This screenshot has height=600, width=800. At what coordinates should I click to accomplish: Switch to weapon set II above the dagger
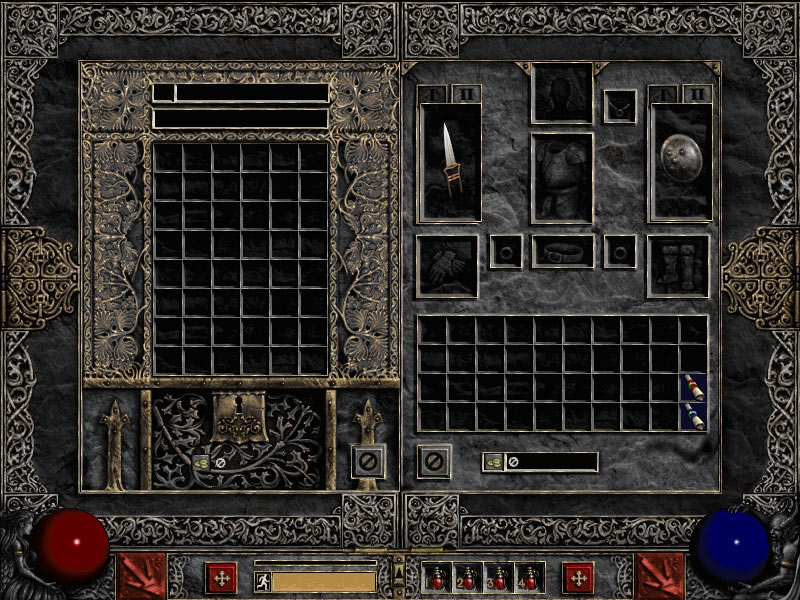466,94
